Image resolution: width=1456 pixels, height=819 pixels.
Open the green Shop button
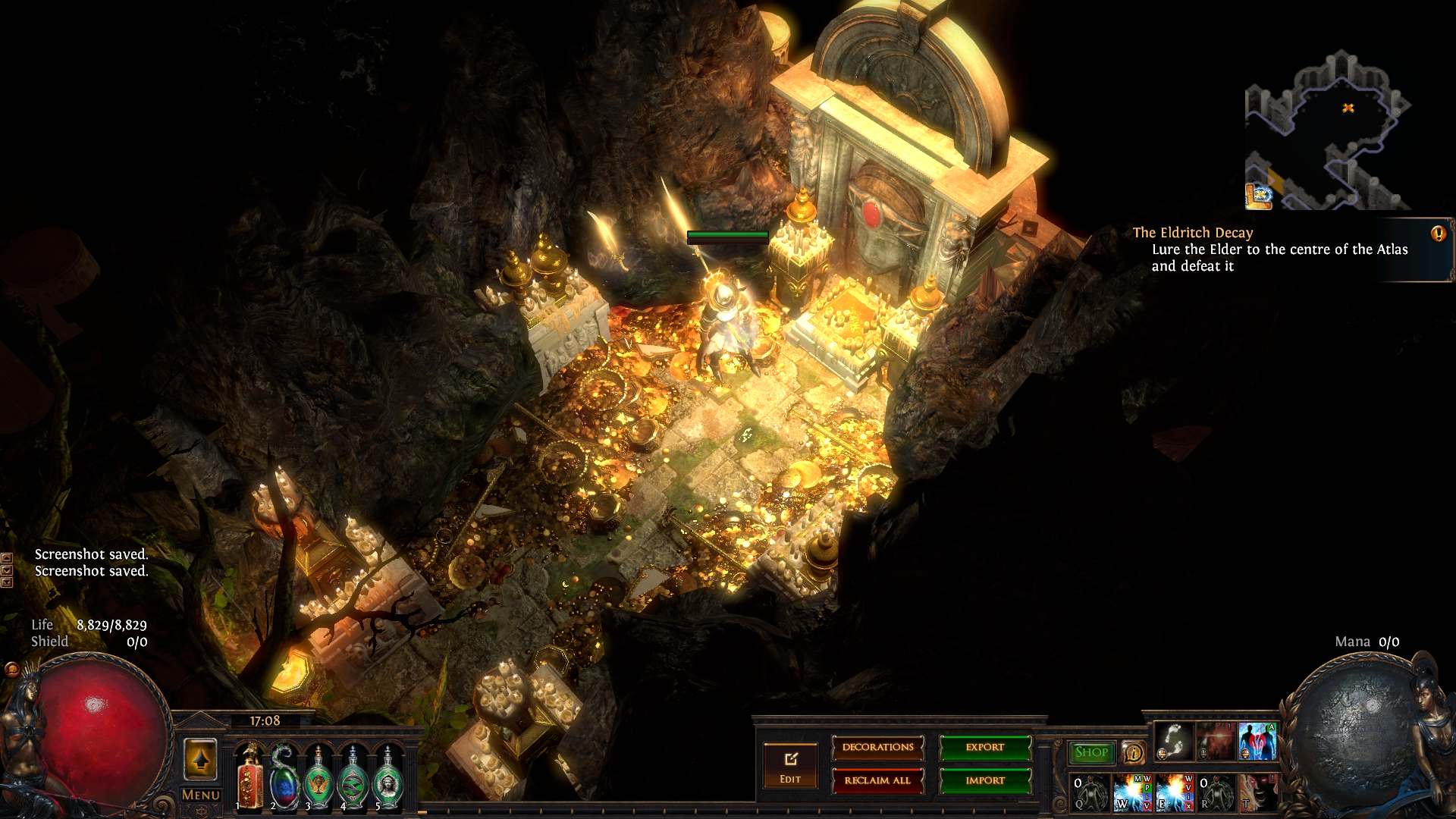(x=1091, y=752)
